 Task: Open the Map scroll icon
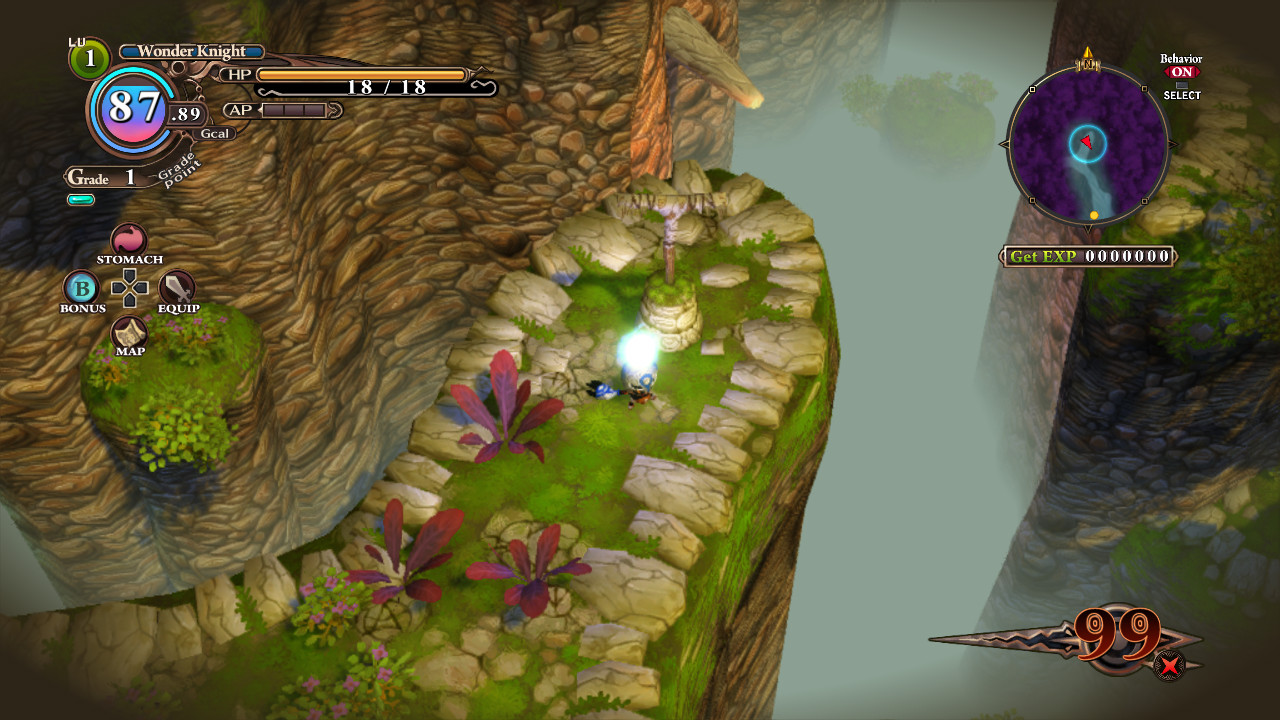[x=129, y=333]
